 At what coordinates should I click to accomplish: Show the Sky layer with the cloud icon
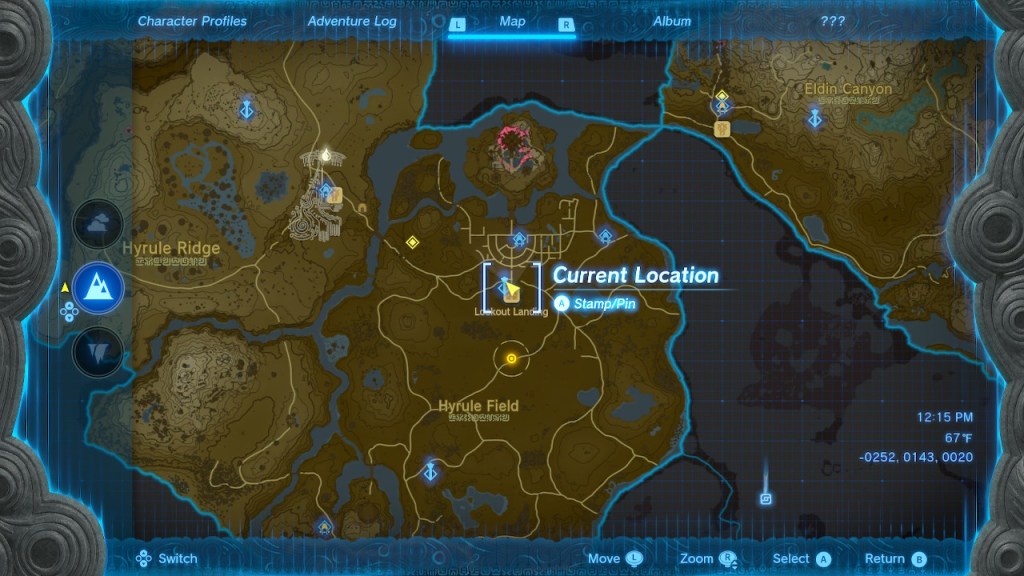click(99, 226)
